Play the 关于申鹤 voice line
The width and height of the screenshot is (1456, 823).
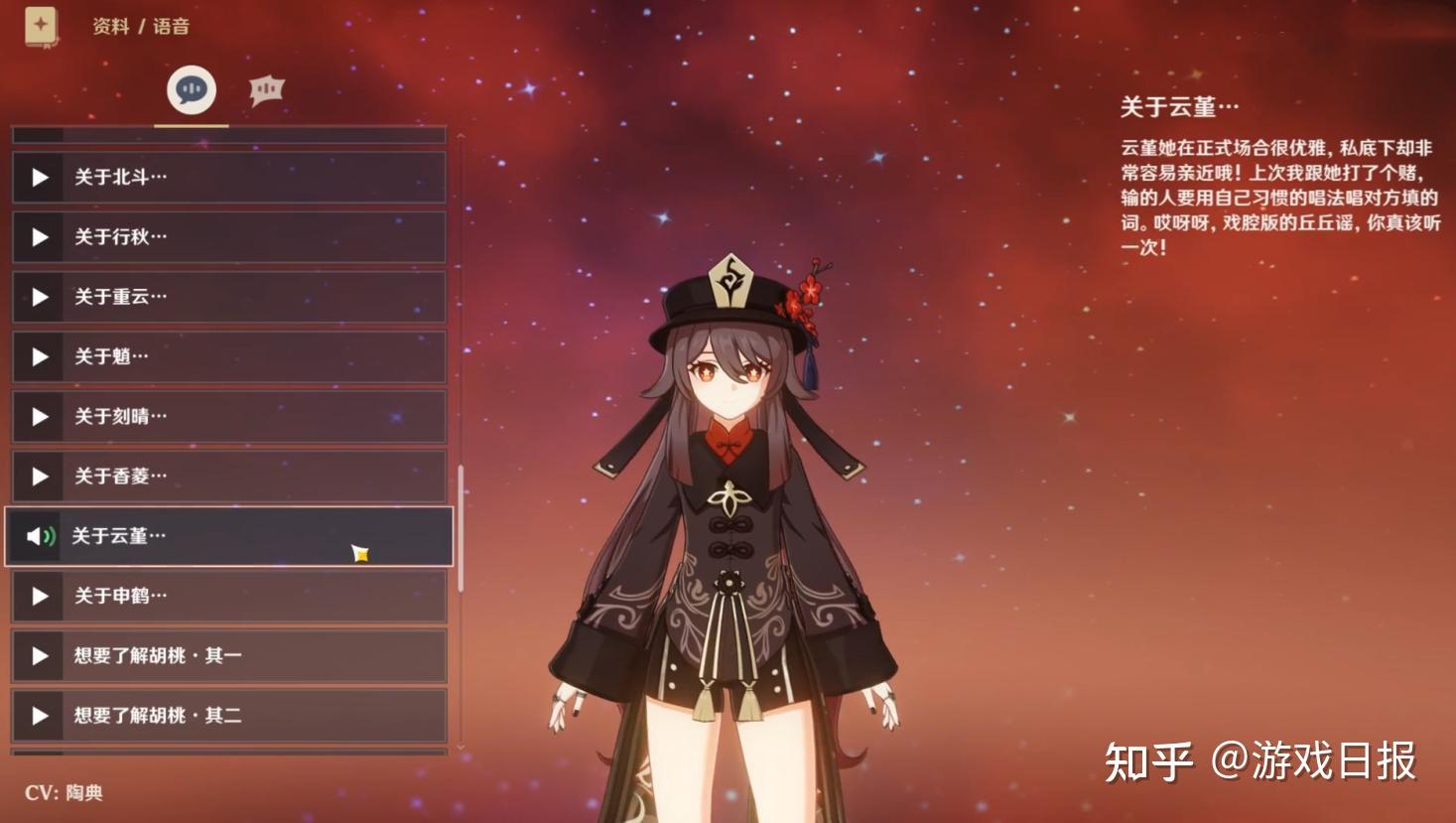[228, 596]
